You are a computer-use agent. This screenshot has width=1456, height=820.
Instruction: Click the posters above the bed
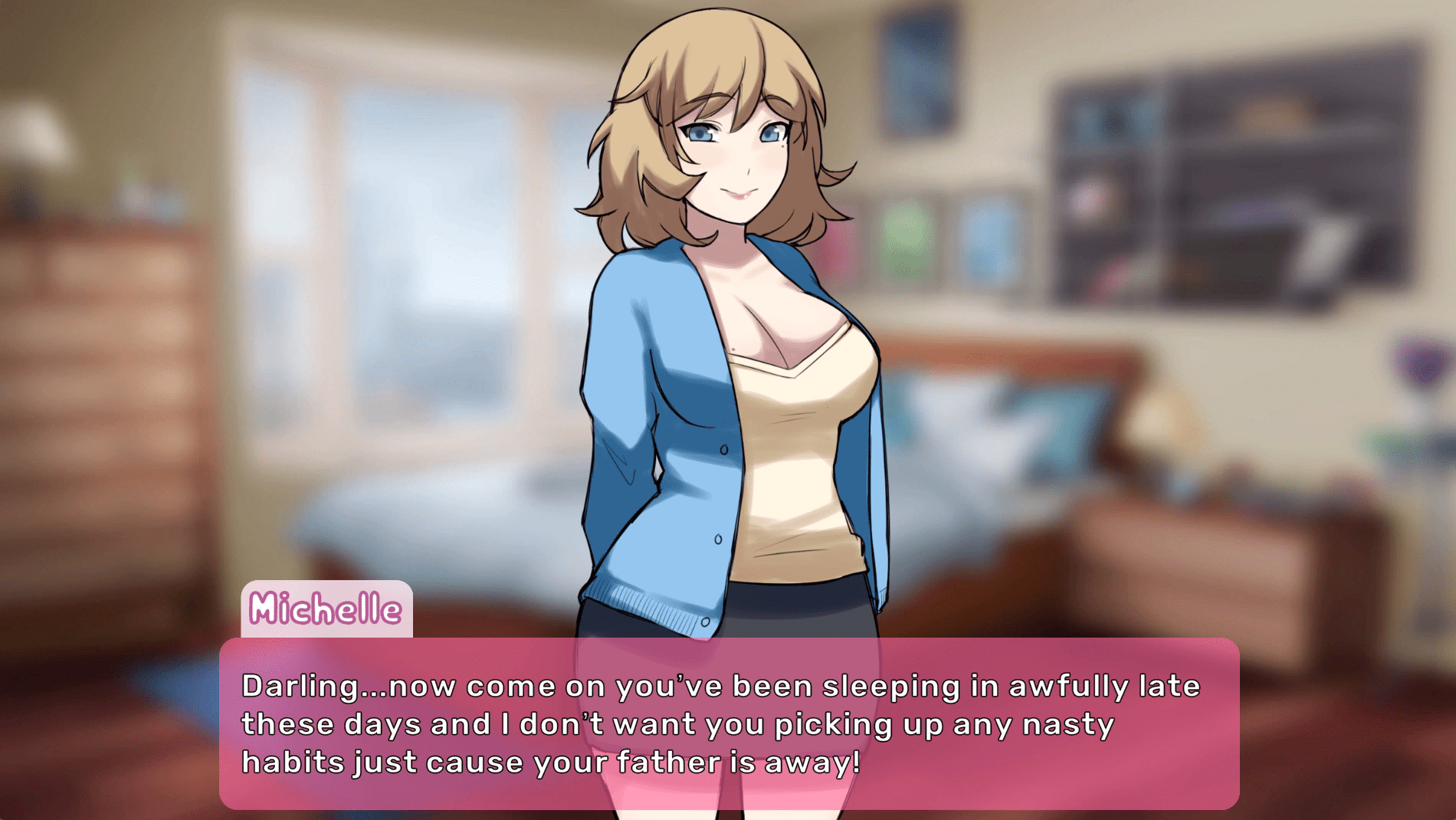[943, 238]
